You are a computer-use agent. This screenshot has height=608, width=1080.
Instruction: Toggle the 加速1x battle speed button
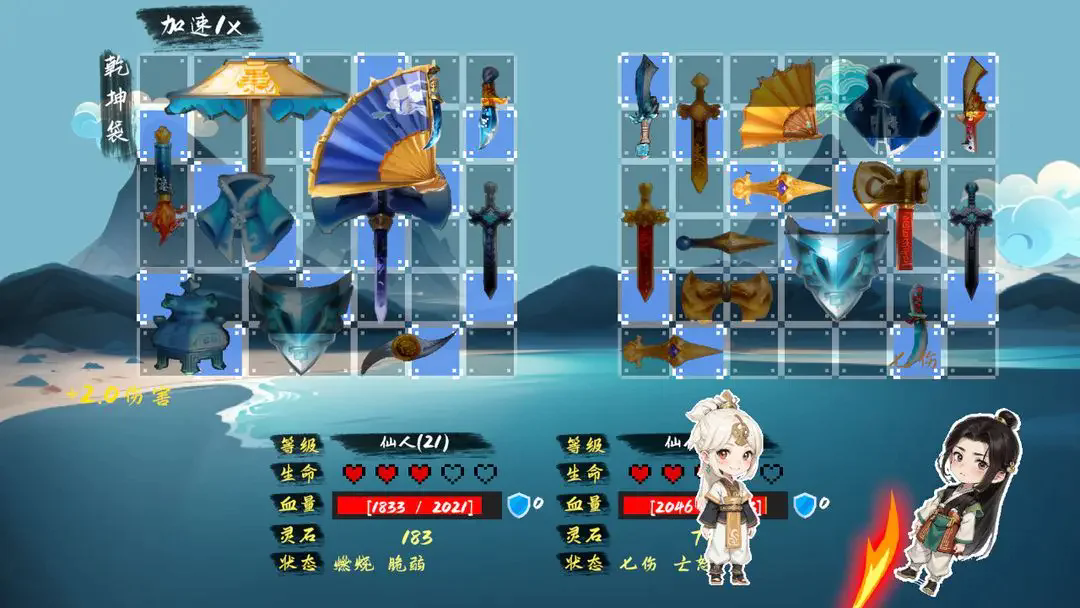202,27
